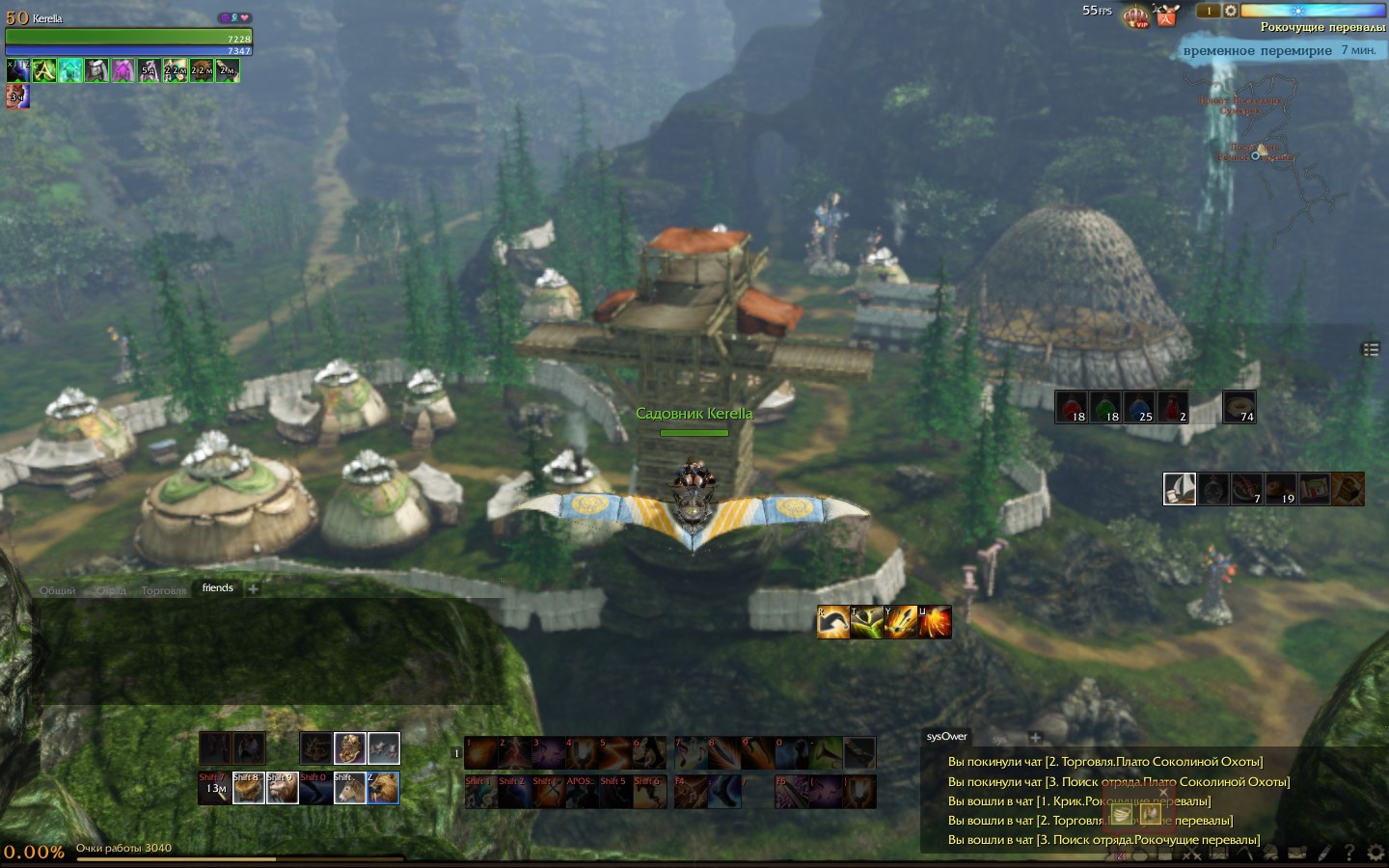
Task: Select the food bowl item with 74 count
Action: (x=1239, y=406)
